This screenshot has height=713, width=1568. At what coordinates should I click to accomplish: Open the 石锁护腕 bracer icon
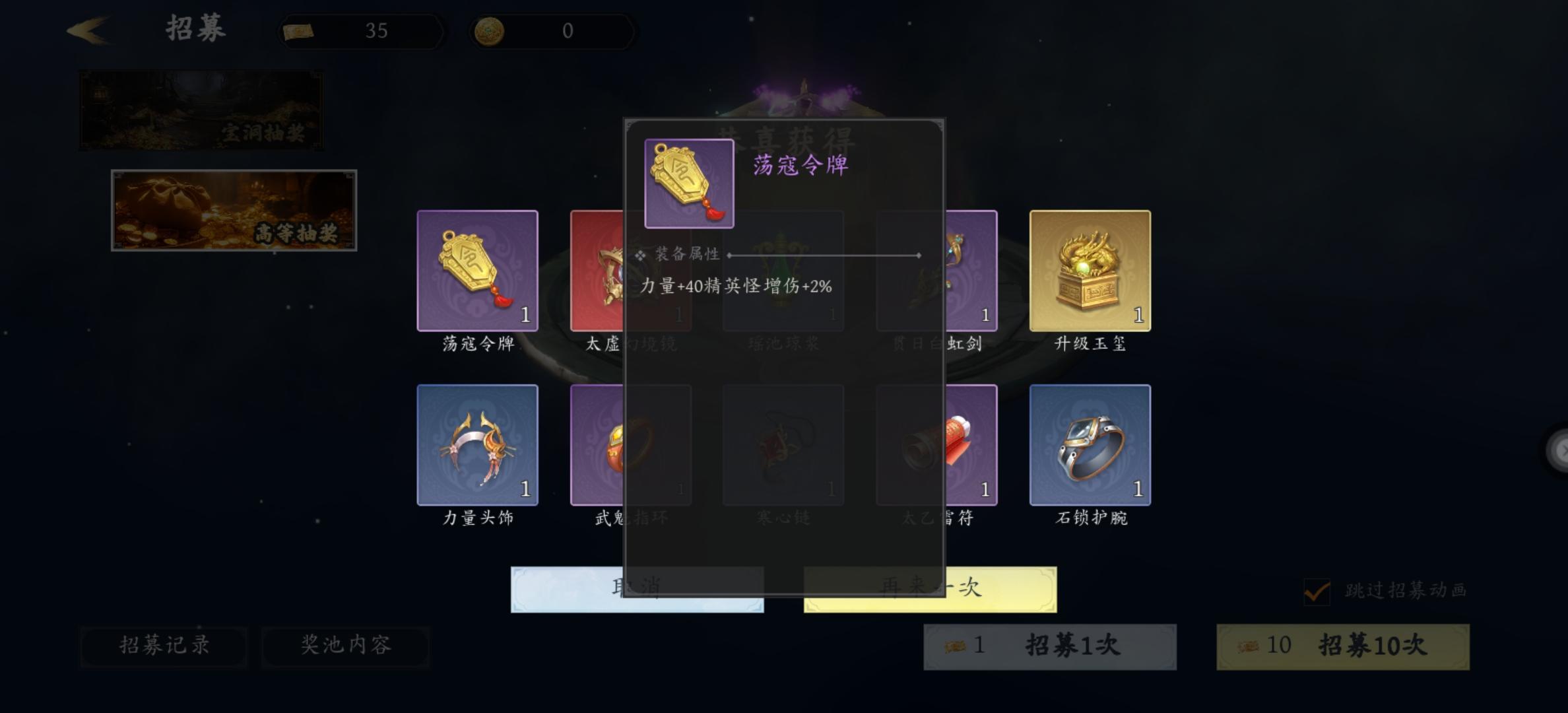[x=1090, y=446]
